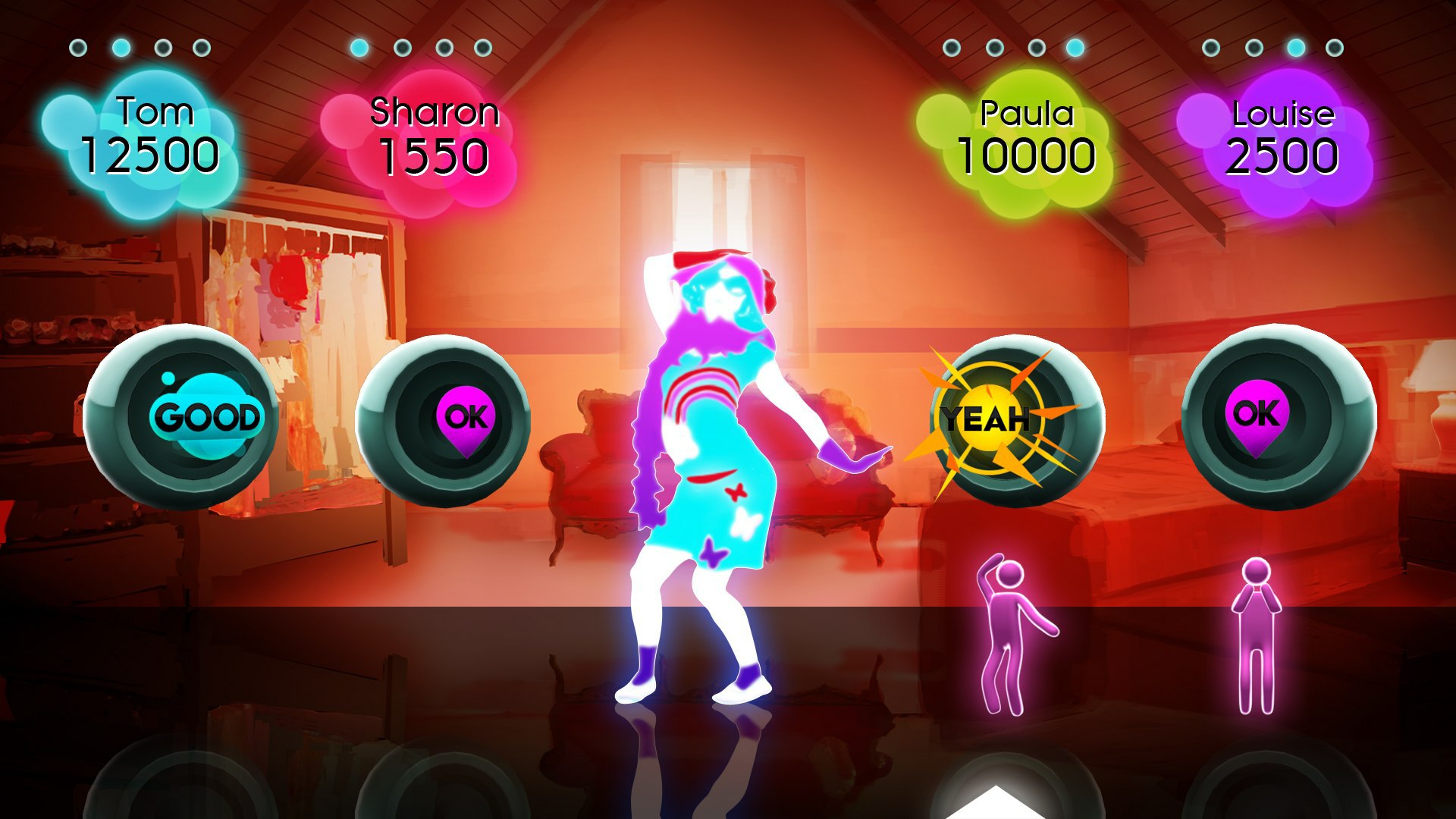Switch to Louise's player panel
The width and height of the screenshot is (1456, 819).
coord(1283,136)
